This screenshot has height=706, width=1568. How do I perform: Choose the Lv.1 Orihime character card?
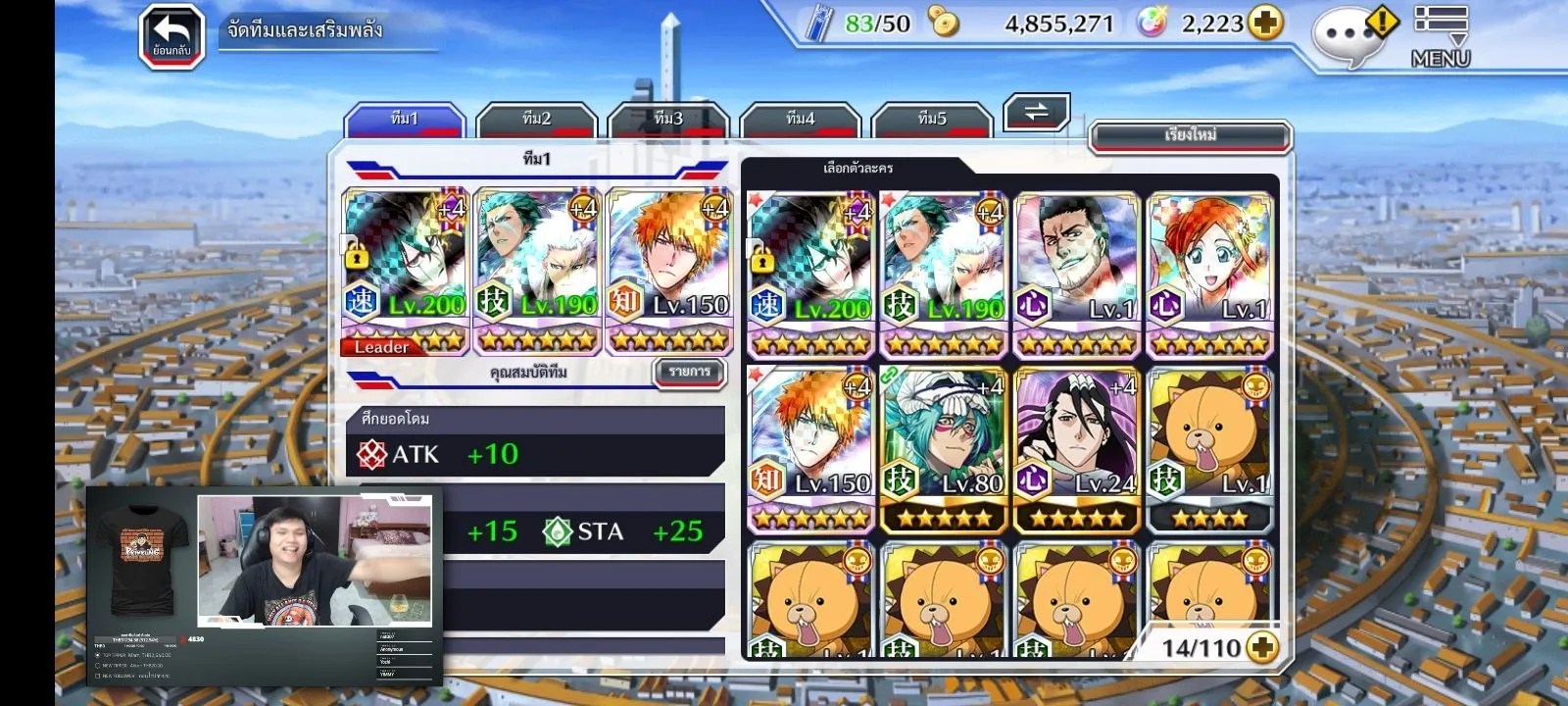click(1210, 275)
